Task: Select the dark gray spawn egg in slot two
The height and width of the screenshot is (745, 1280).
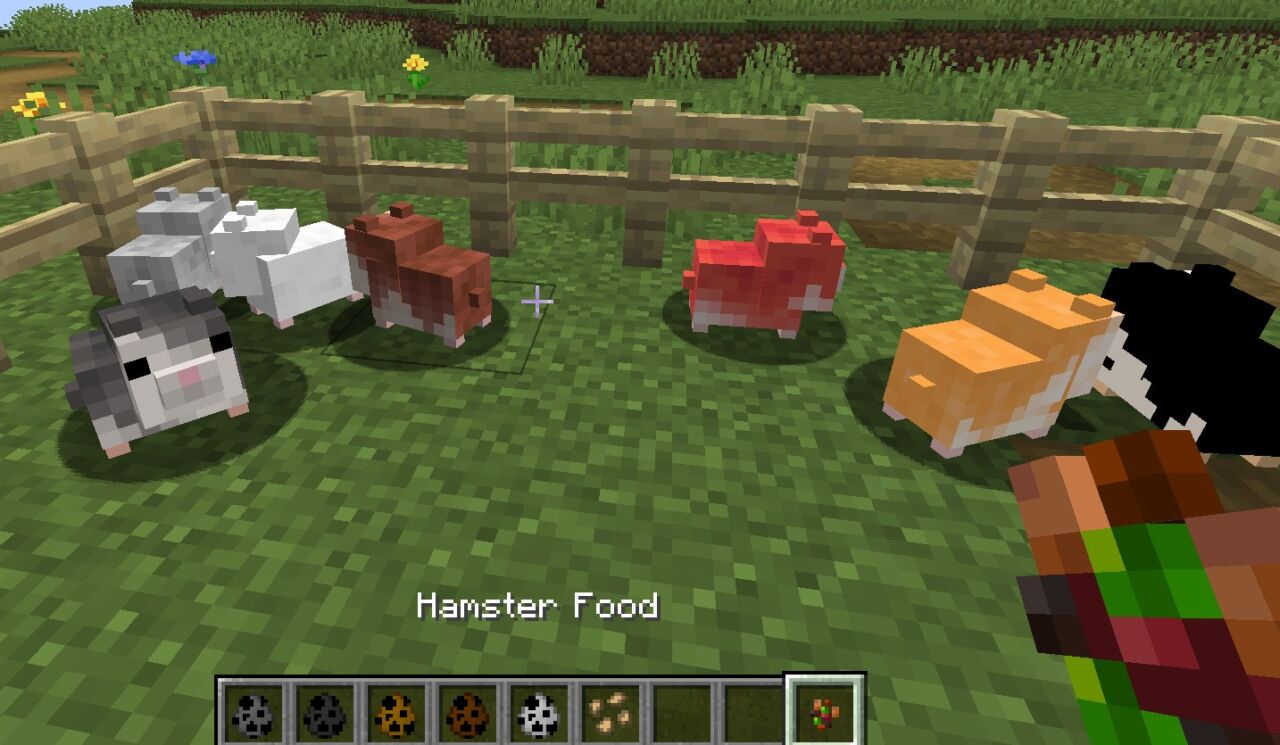Action: point(322,713)
